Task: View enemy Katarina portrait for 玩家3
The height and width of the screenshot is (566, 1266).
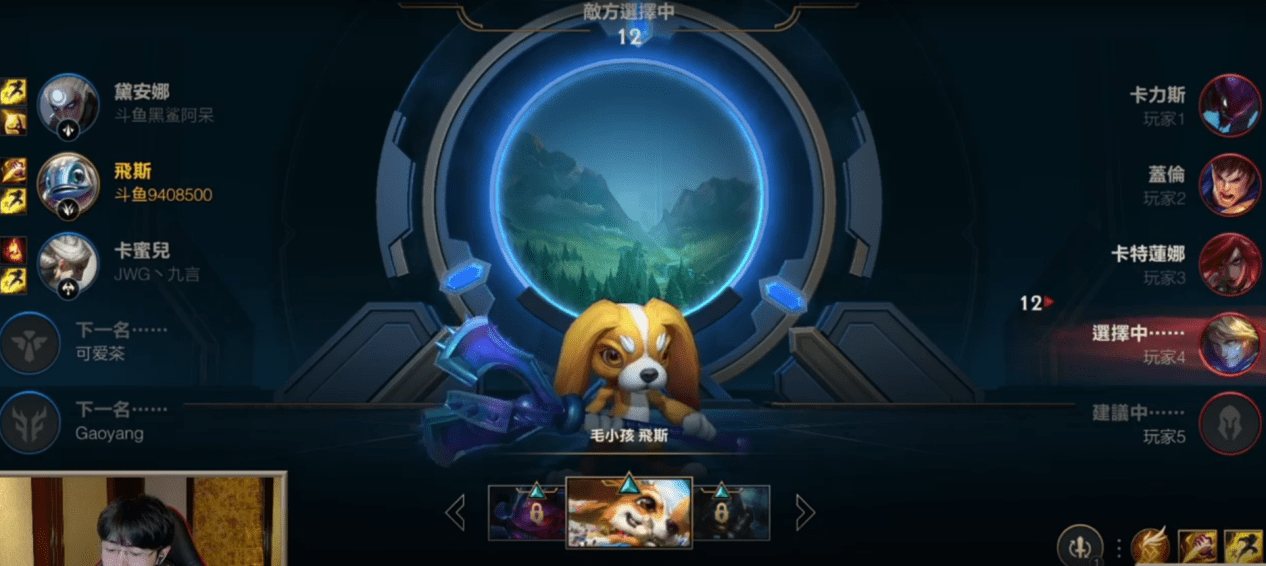Action: [x=1229, y=264]
